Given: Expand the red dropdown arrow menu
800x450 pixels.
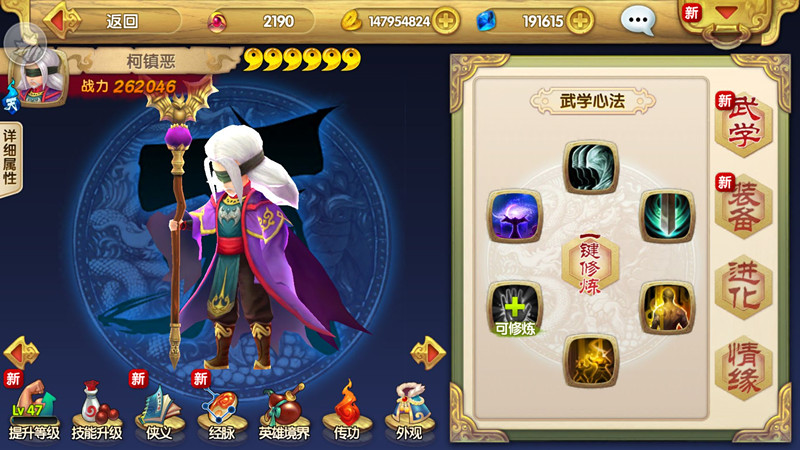Looking at the screenshot, I should [726, 16].
